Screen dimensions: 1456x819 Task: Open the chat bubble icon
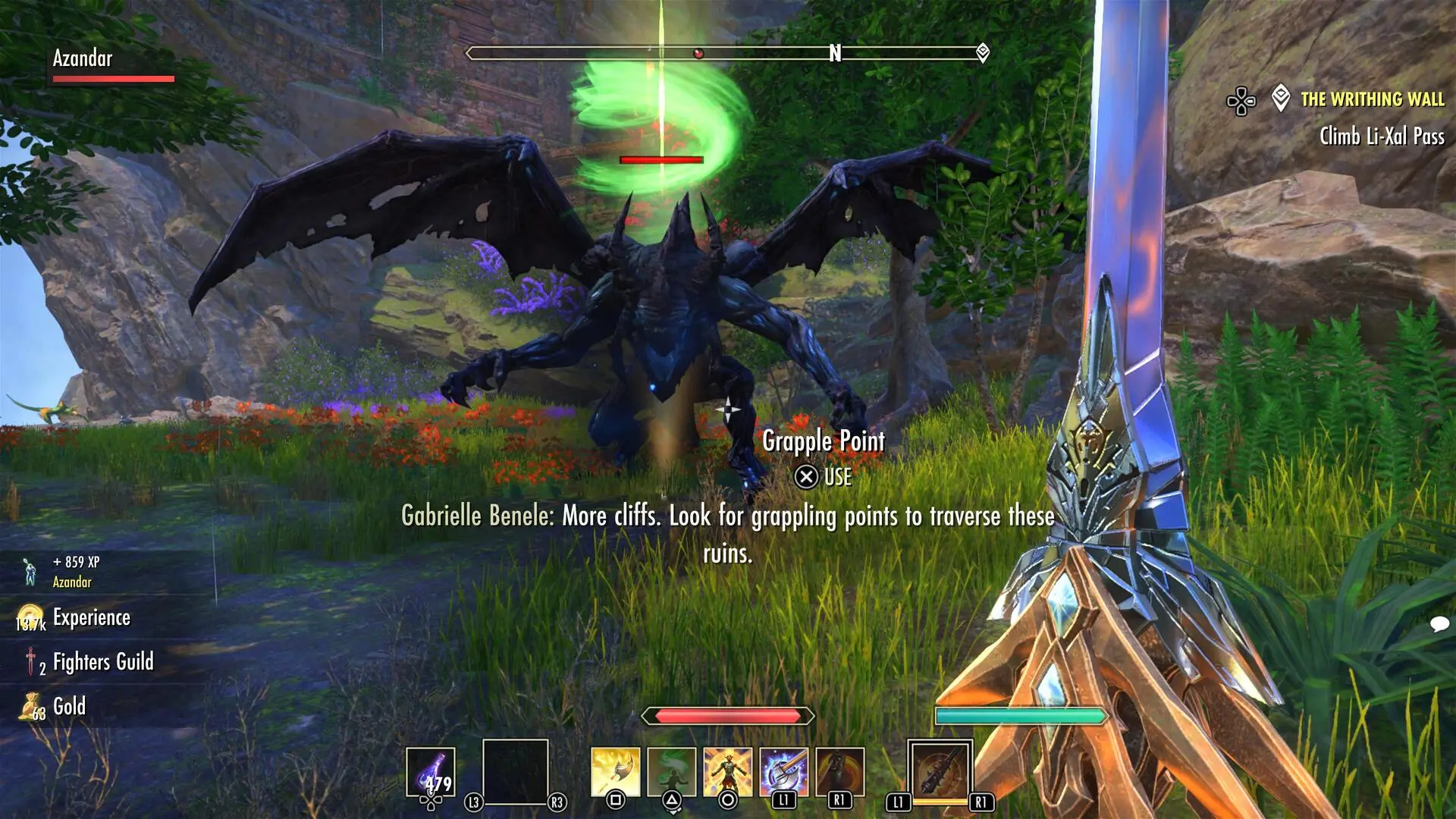click(1439, 624)
